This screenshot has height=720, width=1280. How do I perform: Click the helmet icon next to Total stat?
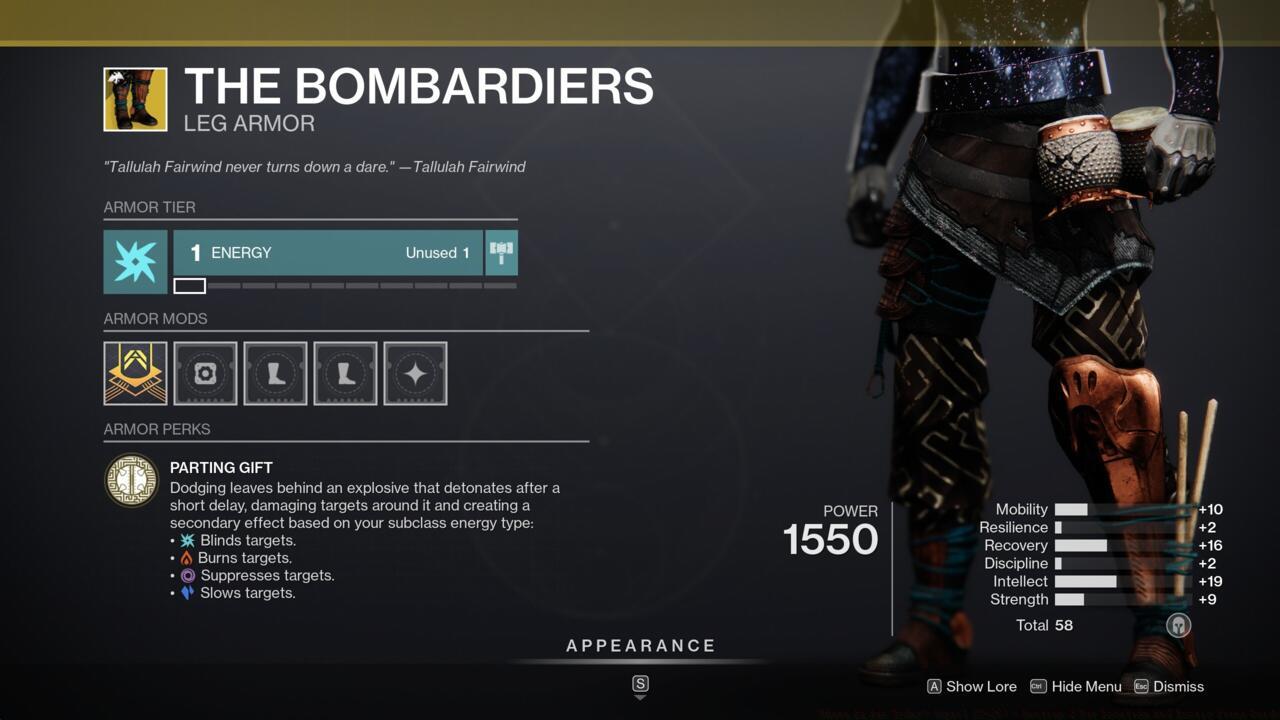click(x=1178, y=625)
